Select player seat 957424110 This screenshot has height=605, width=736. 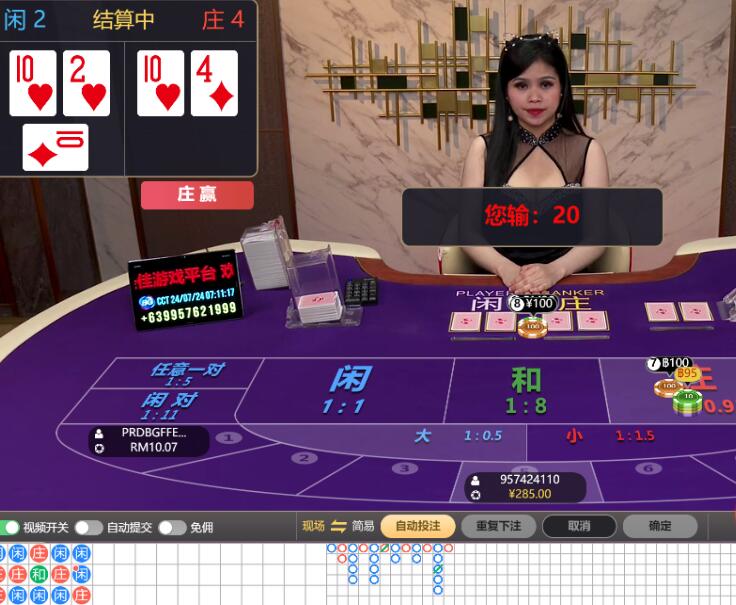[530, 487]
